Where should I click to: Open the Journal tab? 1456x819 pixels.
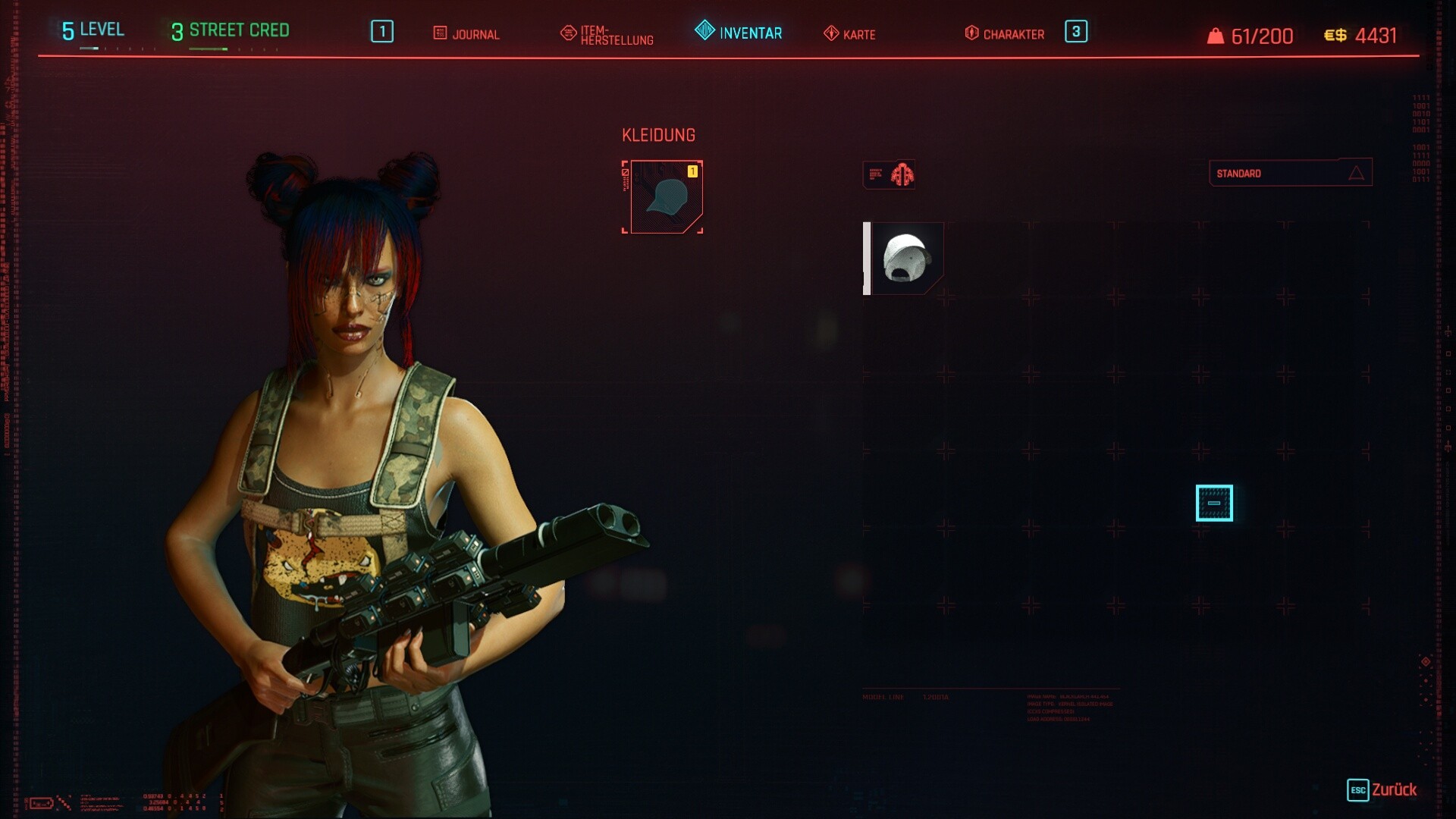click(x=466, y=33)
